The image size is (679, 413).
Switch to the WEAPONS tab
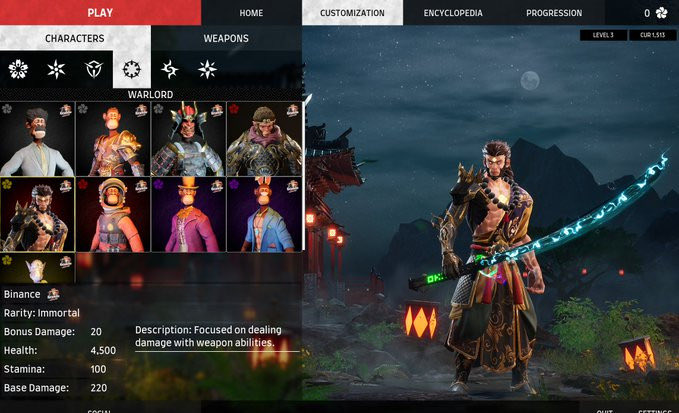tap(226, 39)
